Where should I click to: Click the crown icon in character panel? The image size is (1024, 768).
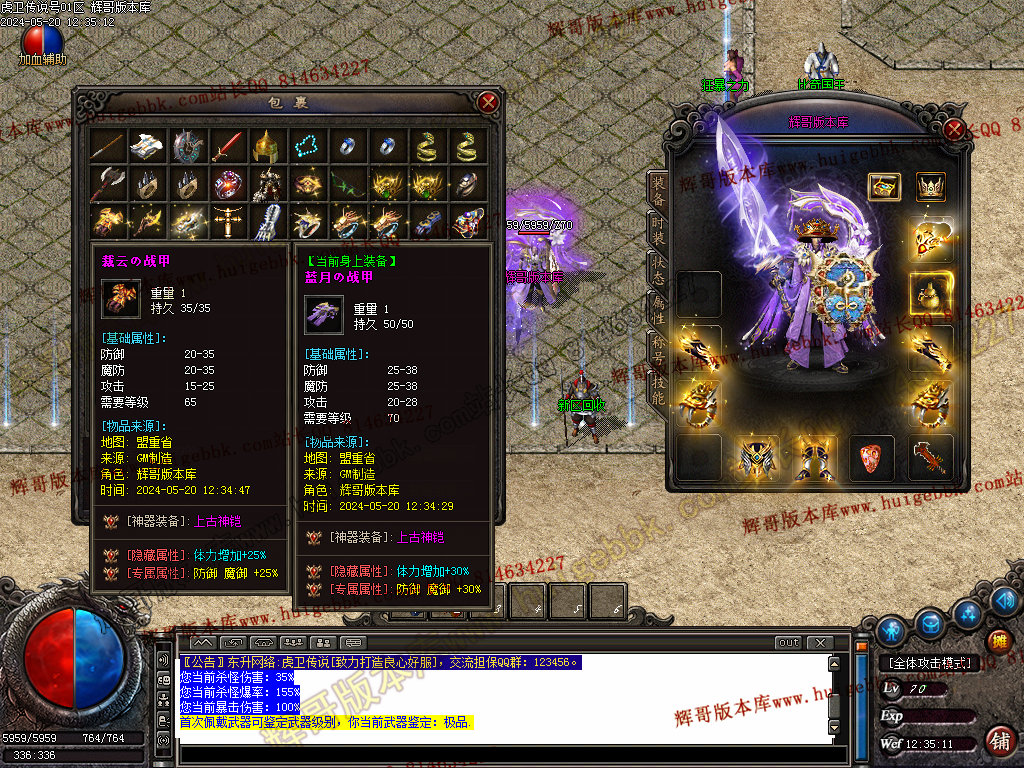[931, 187]
